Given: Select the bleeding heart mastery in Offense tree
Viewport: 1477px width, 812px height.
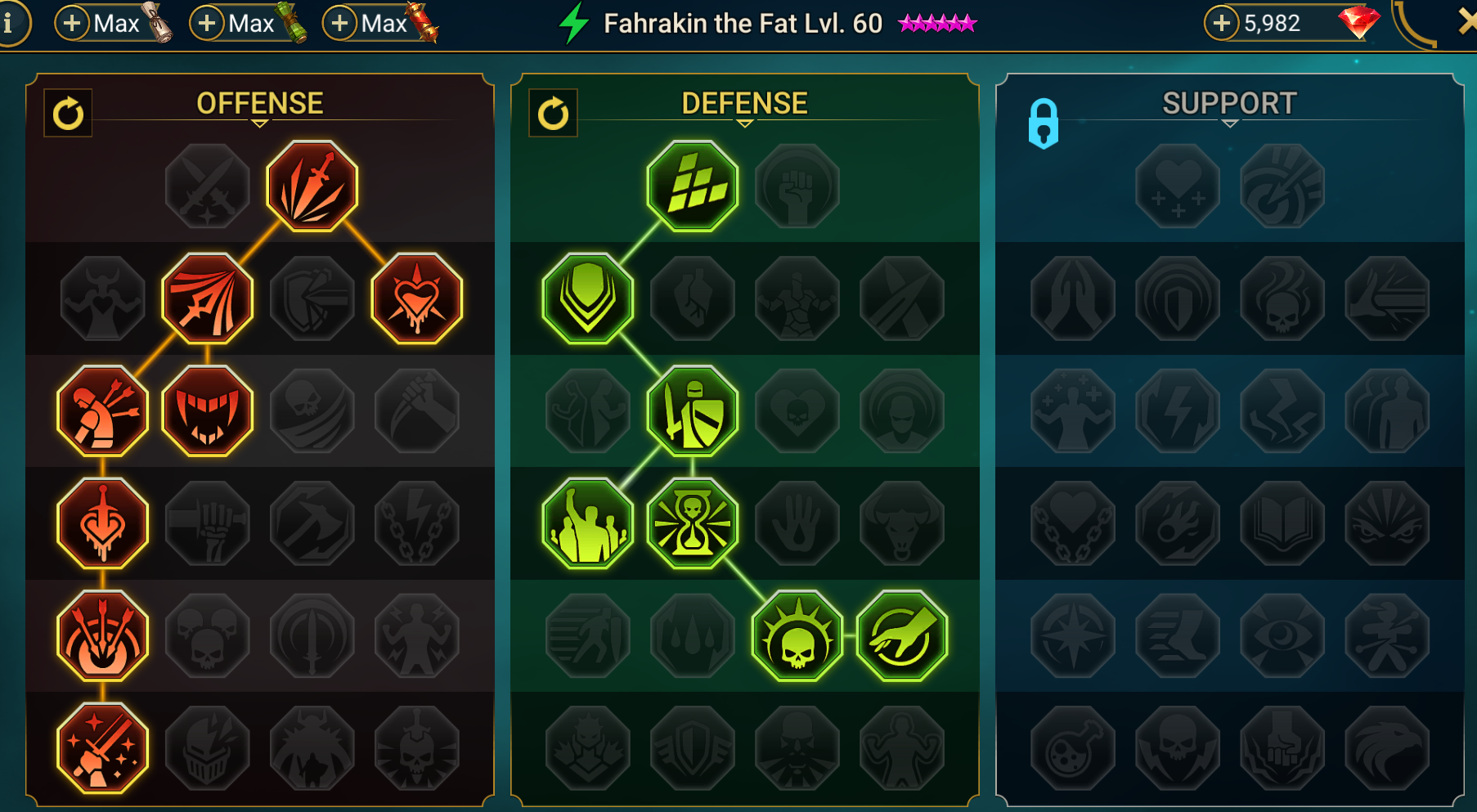Looking at the screenshot, I should (x=415, y=298).
